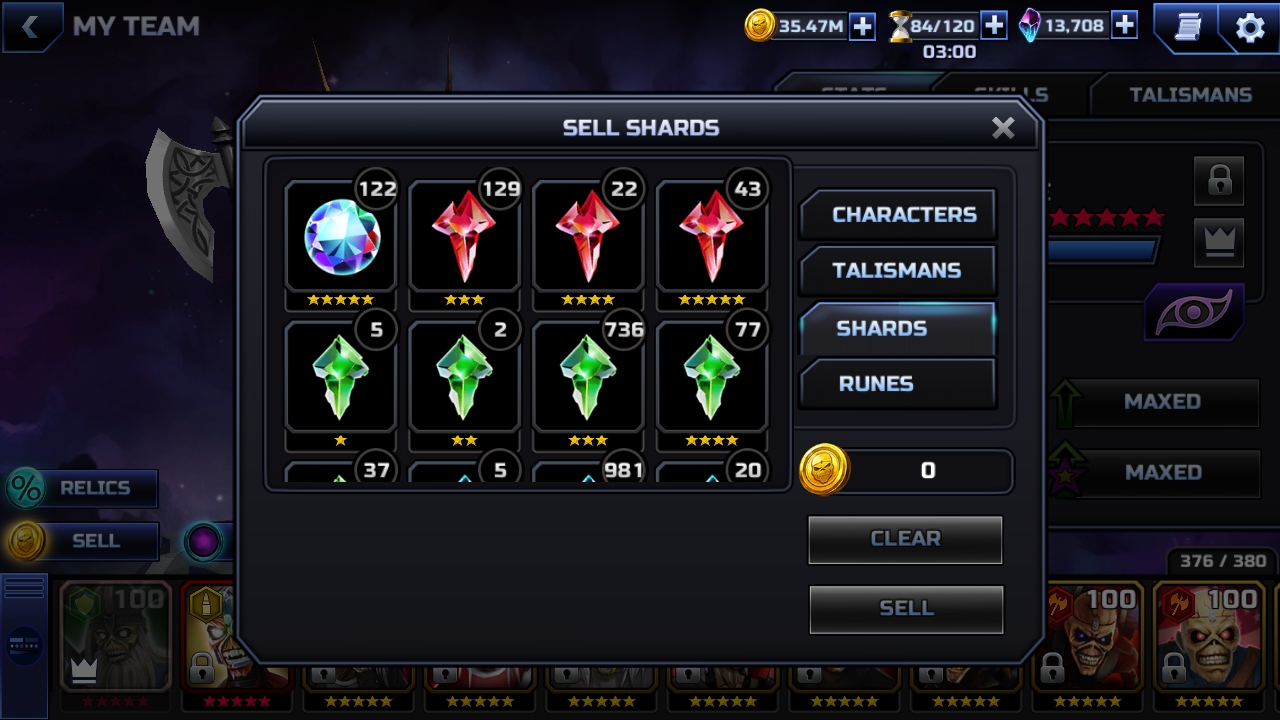Select the five-star red shard stack of 43
The image size is (1280, 720).
(x=711, y=238)
